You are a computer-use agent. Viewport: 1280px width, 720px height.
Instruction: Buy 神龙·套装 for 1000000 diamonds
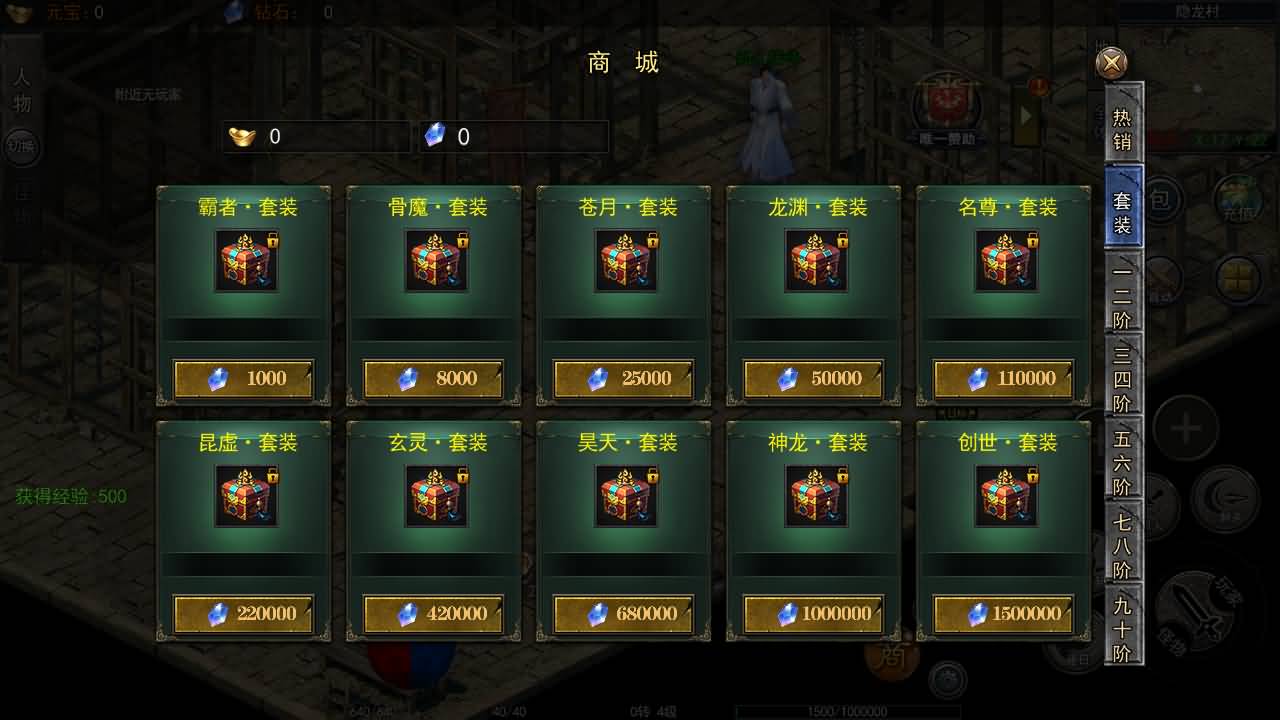point(814,614)
